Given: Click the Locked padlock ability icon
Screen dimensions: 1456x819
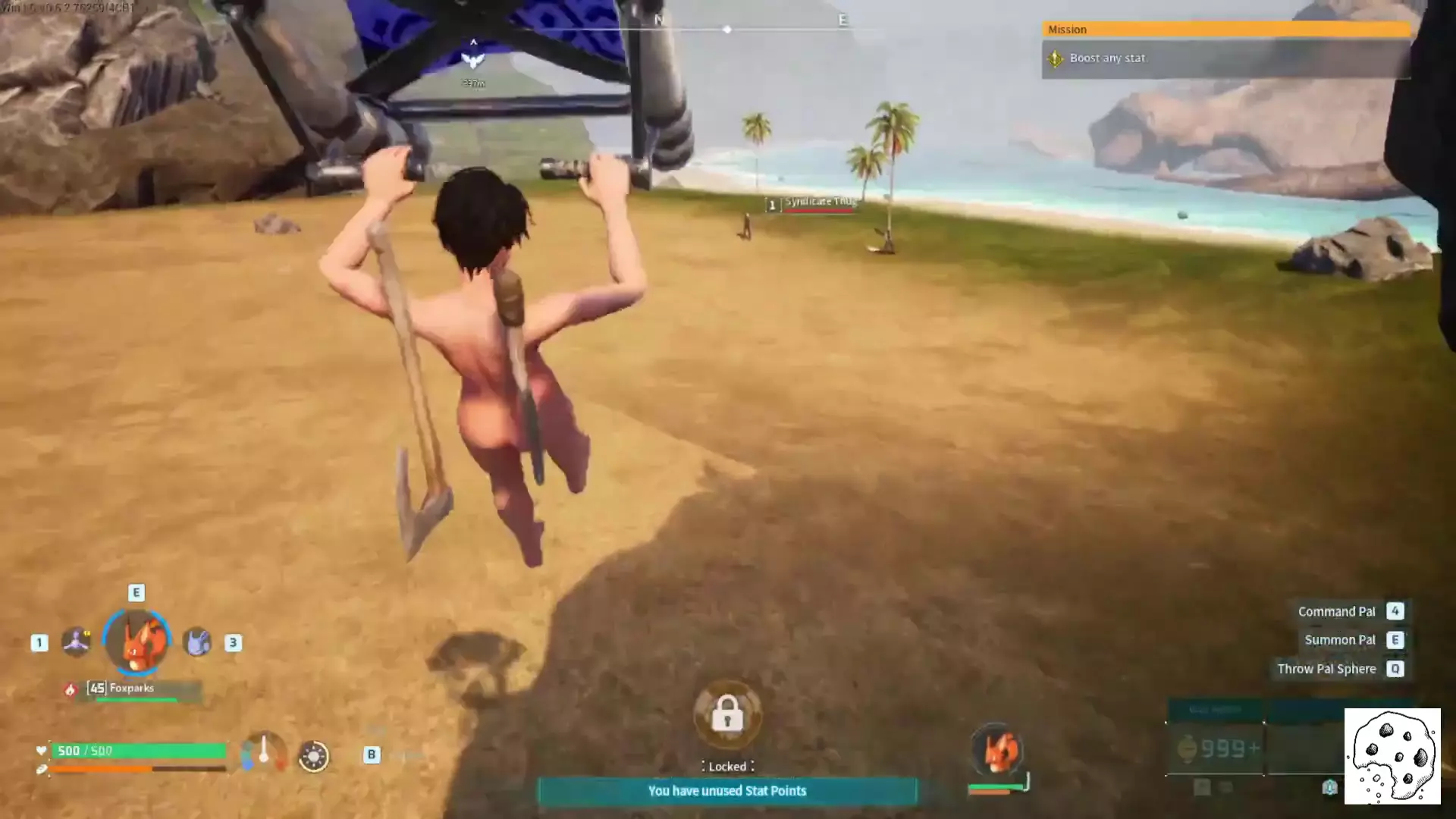Looking at the screenshot, I should (x=727, y=714).
